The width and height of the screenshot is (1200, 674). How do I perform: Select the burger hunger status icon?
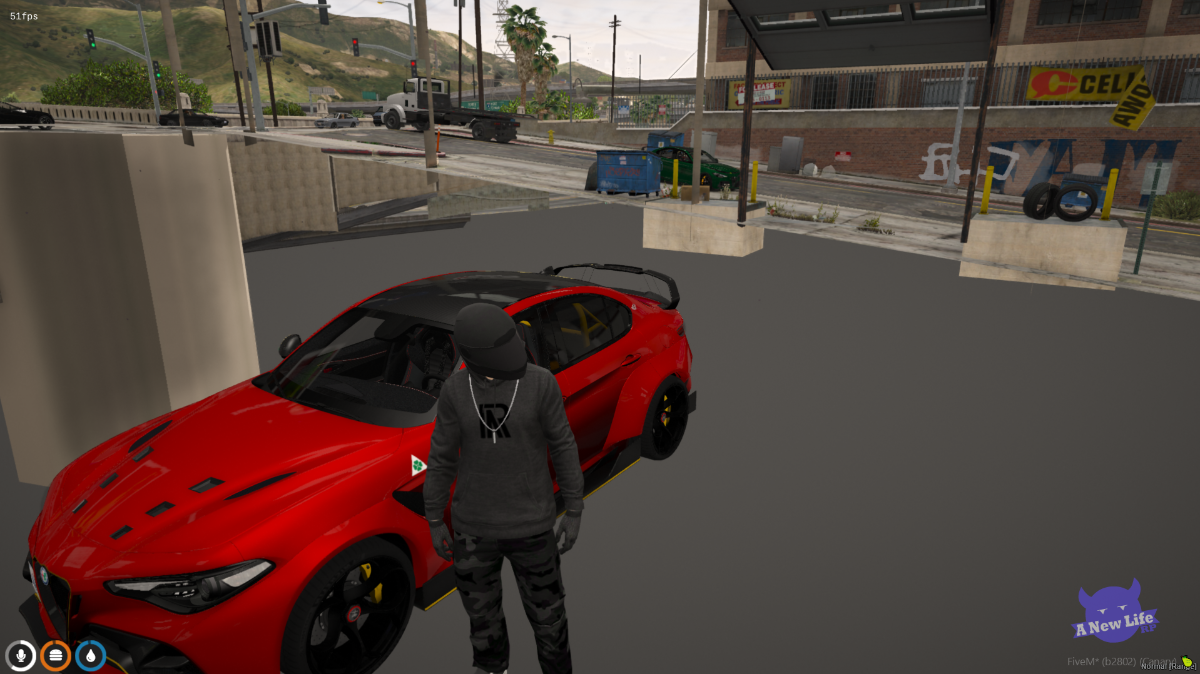pos(56,655)
